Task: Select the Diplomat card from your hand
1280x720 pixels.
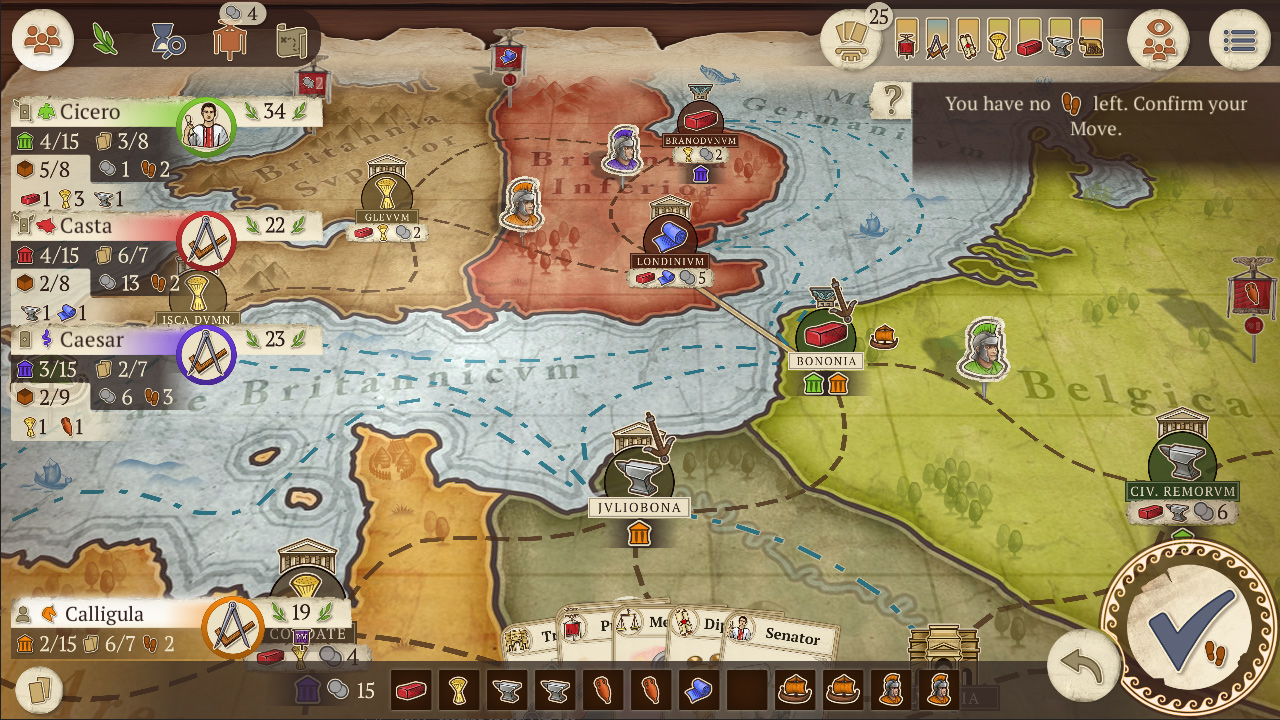Action: tap(700, 628)
